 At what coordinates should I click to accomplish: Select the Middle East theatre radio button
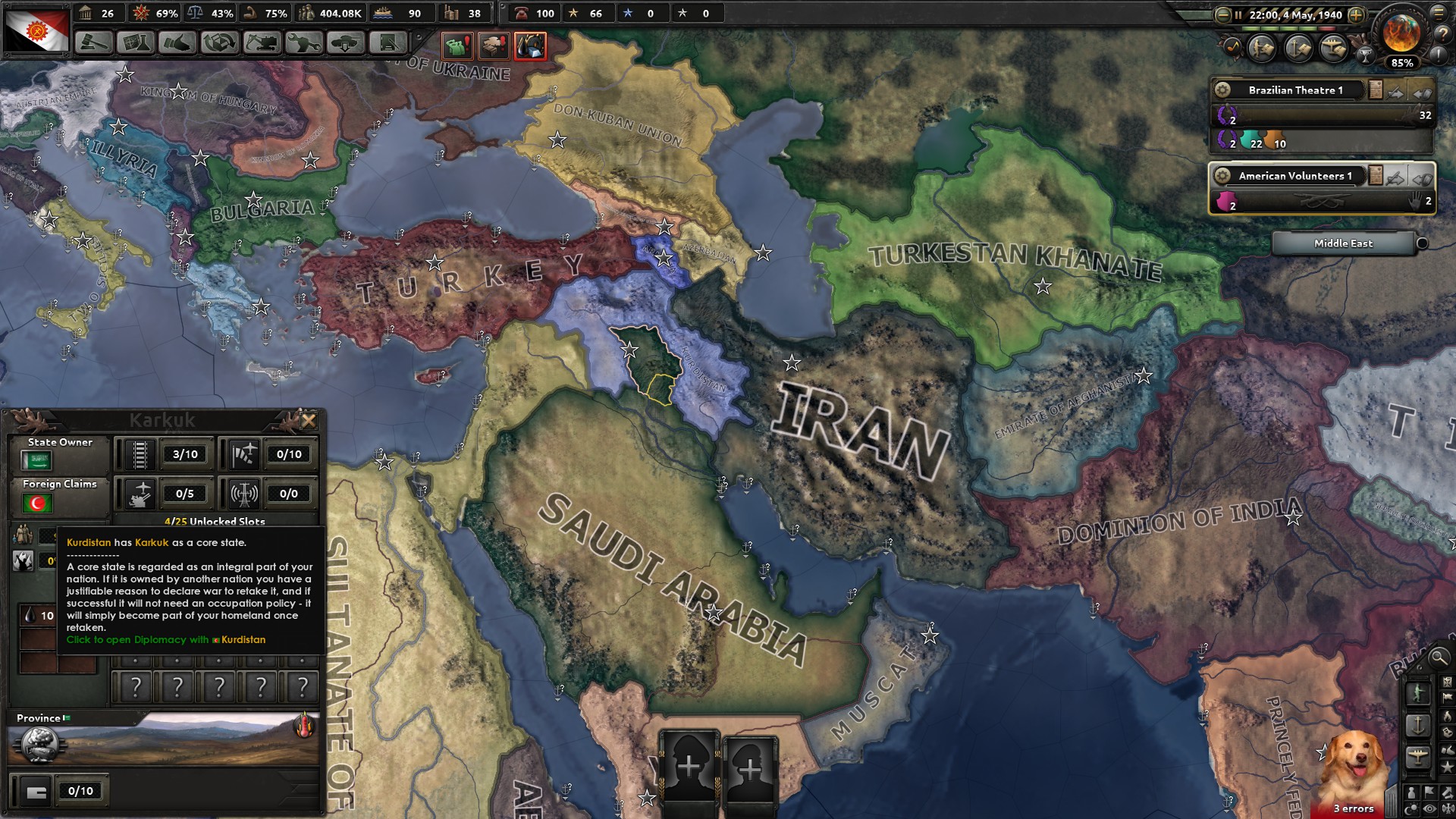tap(1423, 243)
